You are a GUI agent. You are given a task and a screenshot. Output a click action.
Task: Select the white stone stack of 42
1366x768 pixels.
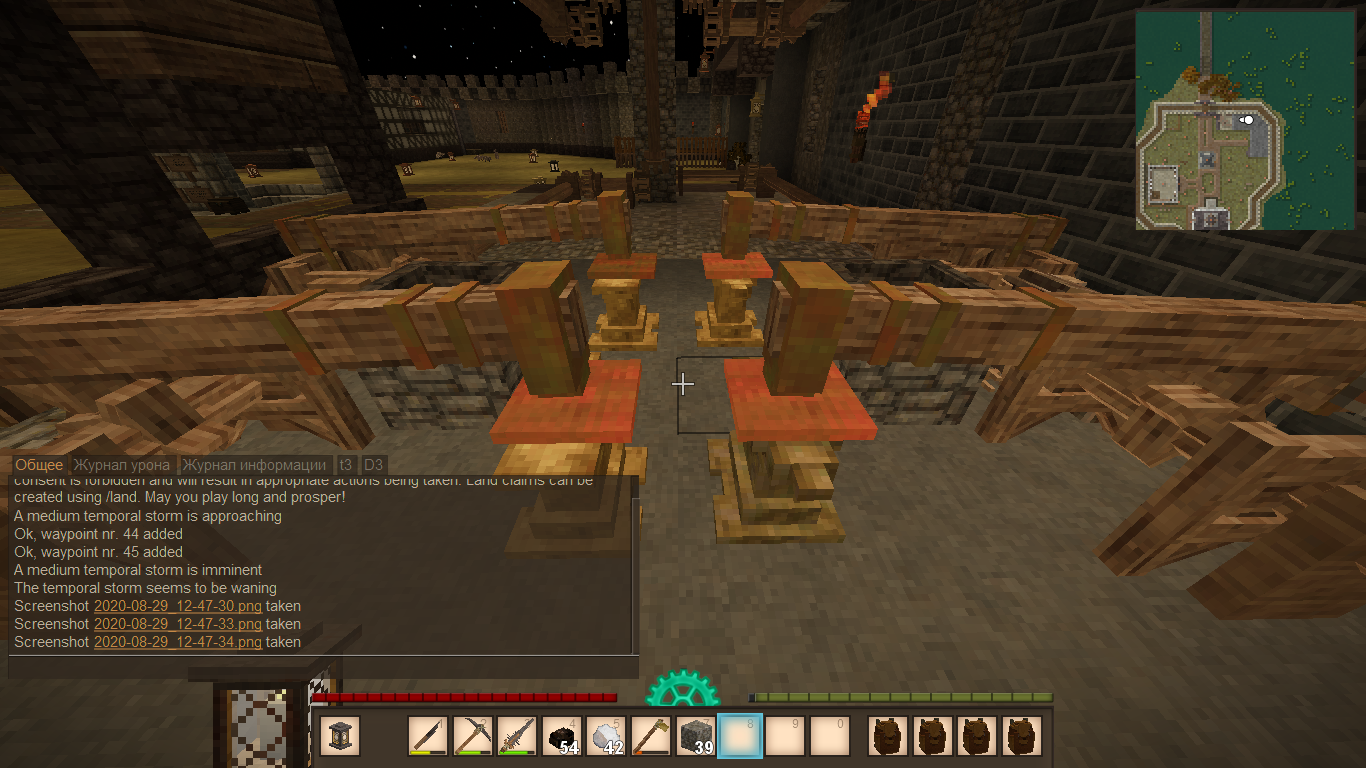click(x=606, y=736)
